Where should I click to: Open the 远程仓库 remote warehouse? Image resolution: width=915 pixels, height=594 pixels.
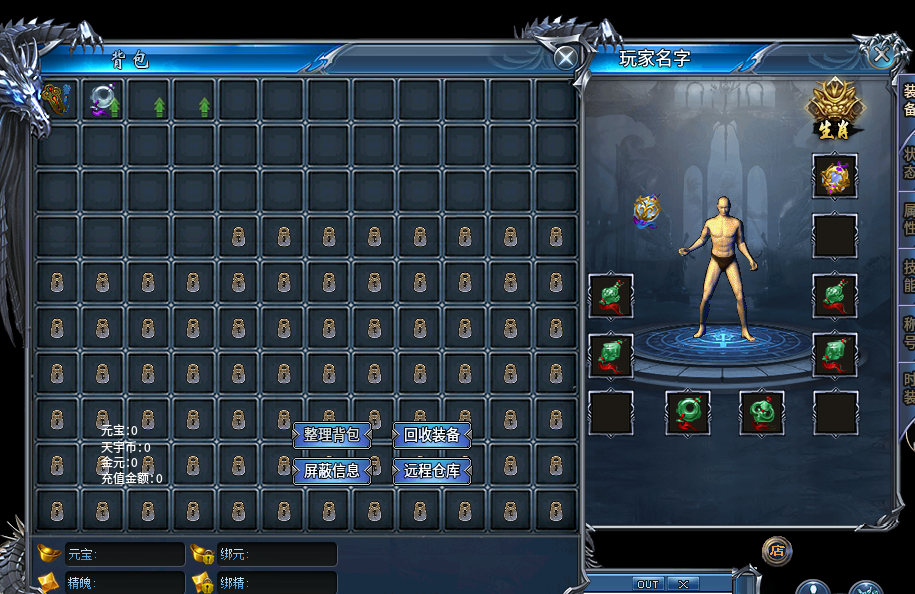click(x=432, y=470)
